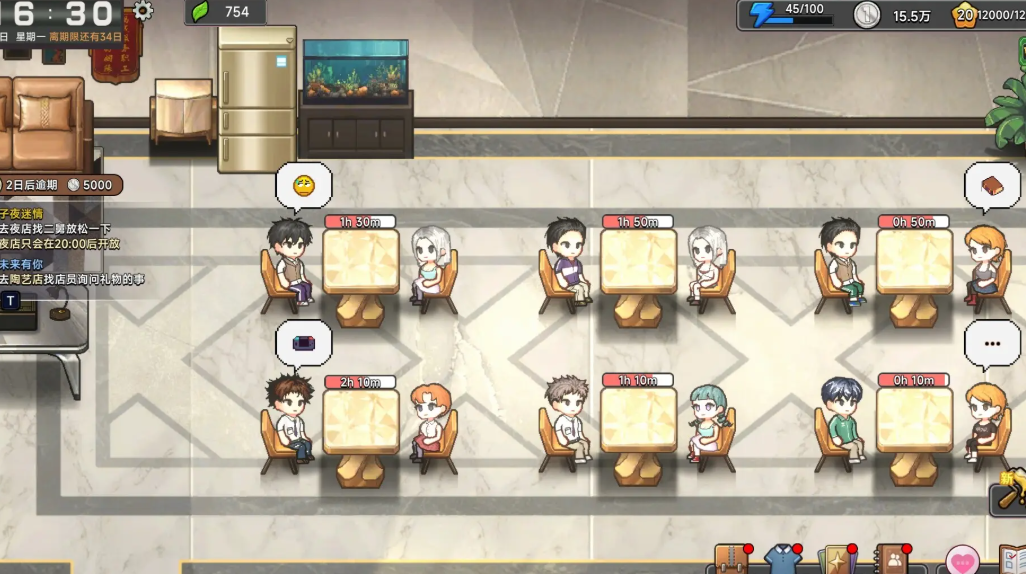Open the new hammer build tool
1026x574 pixels.
click(x=1008, y=495)
